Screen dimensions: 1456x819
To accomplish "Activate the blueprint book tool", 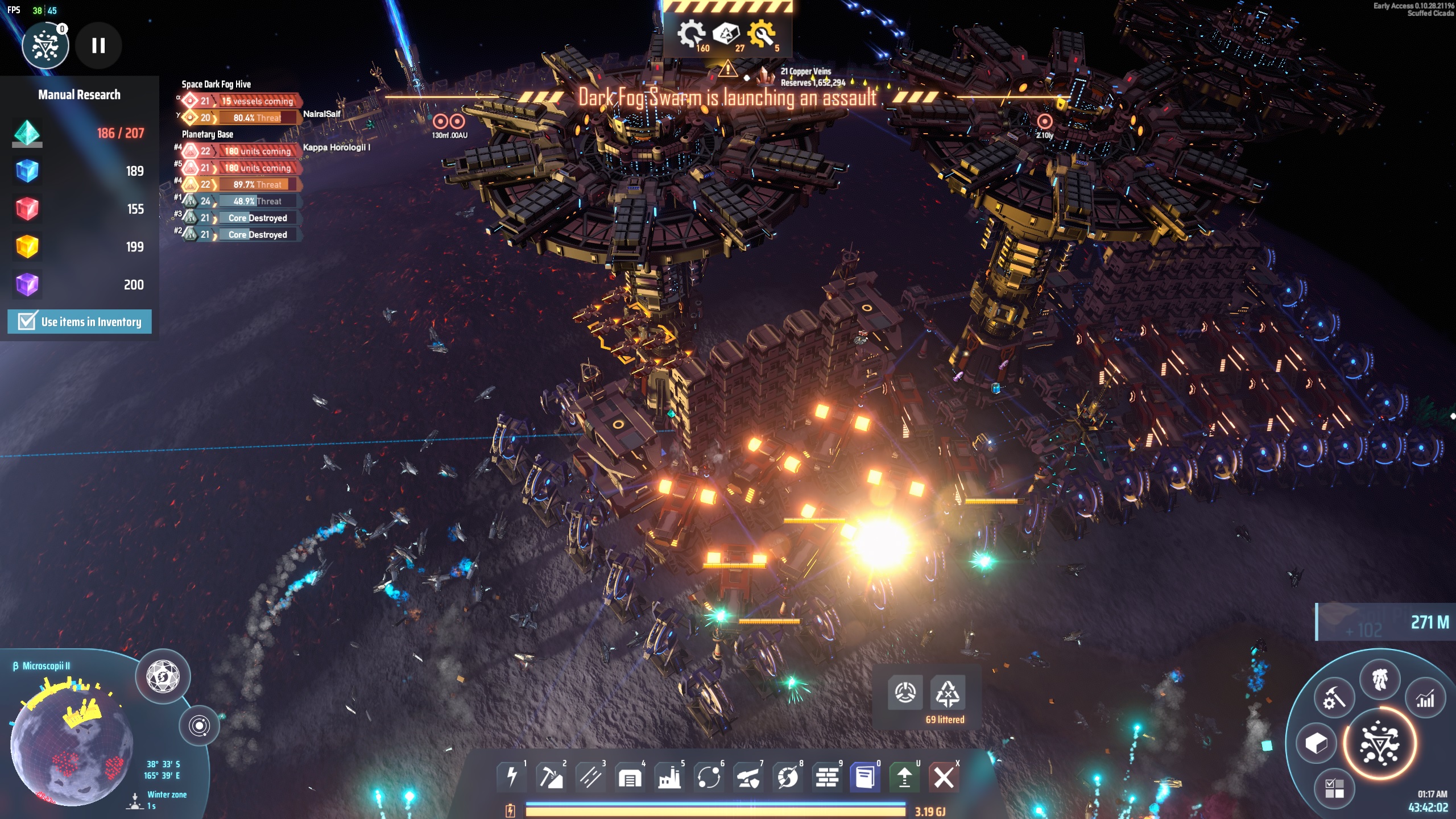I will (865, 777).
